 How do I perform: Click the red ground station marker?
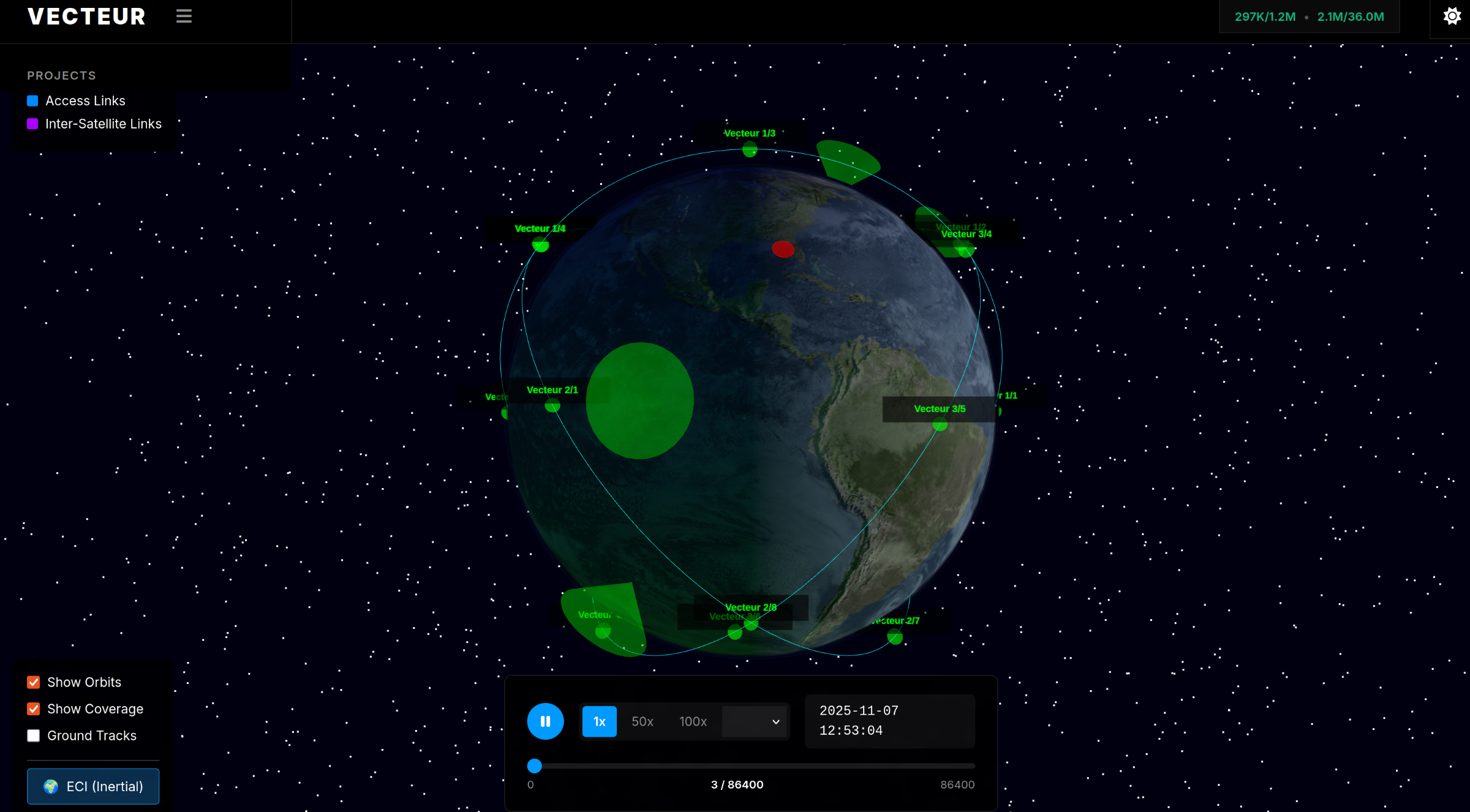(782, 249)
